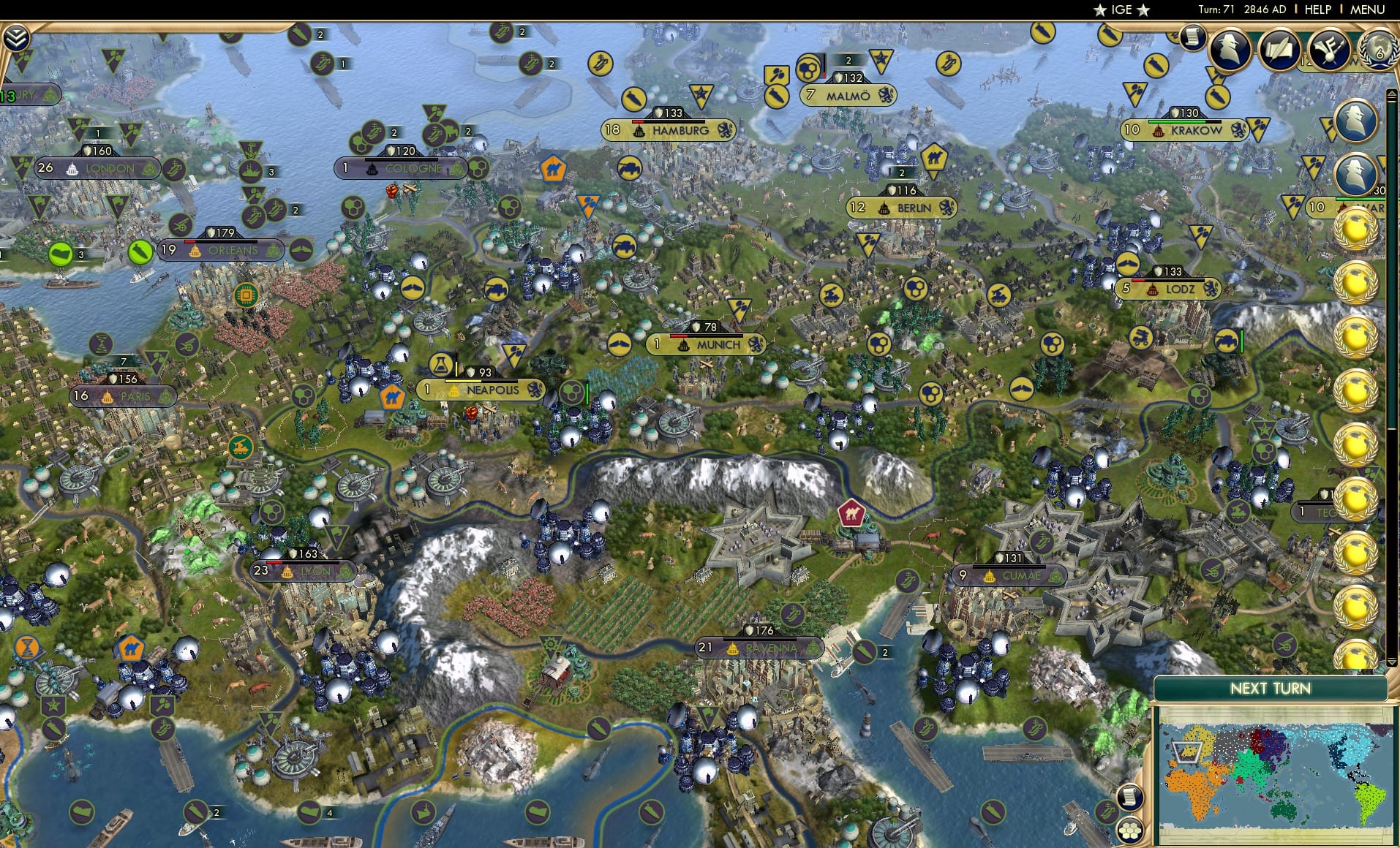The image size is (1400, 848).
Task: Click the NEXT TURN button
Action: click(1273, 688)
